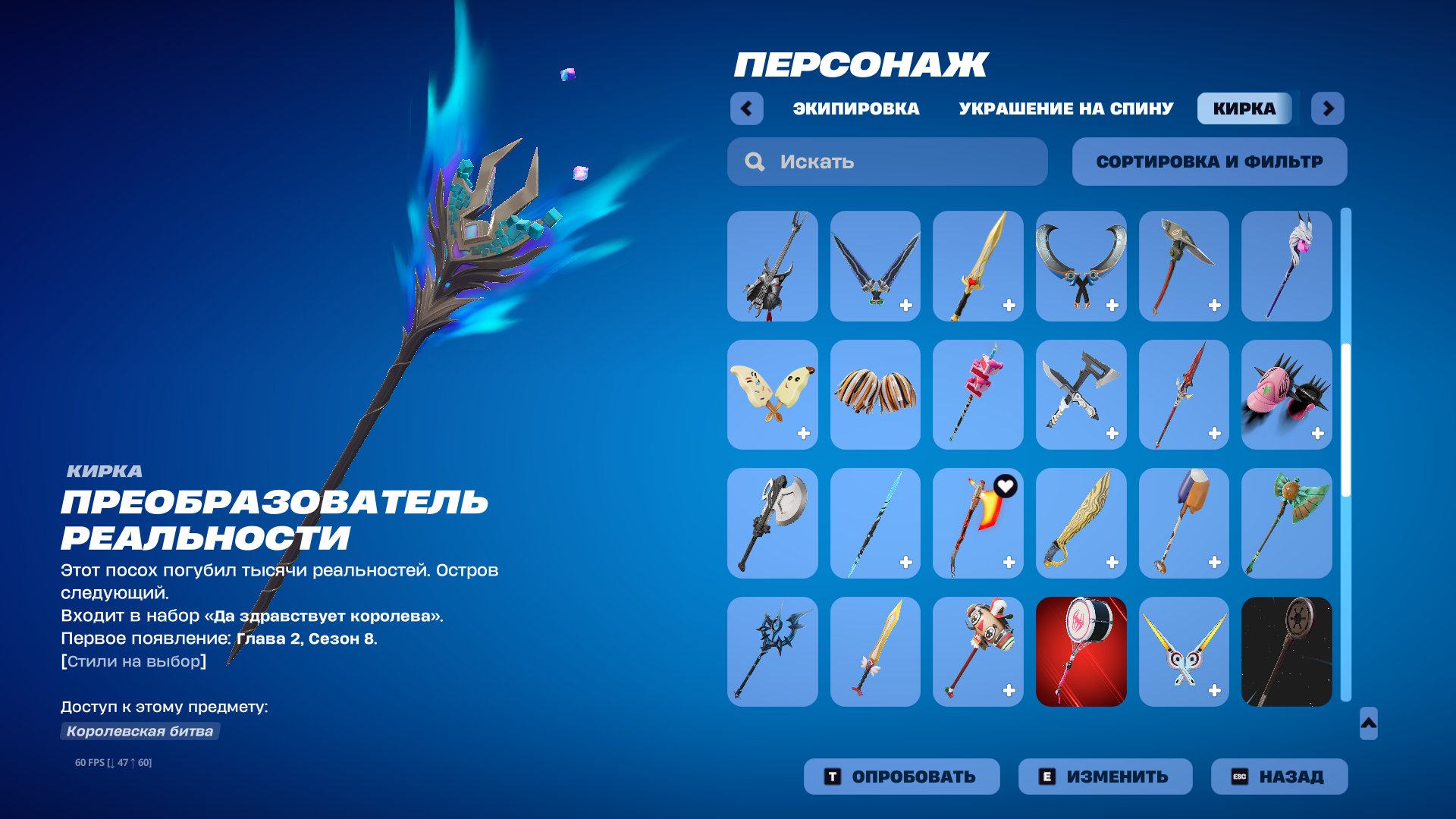
Task: Open the Стили на выбор styles link
Action: [x=133, y=661]
